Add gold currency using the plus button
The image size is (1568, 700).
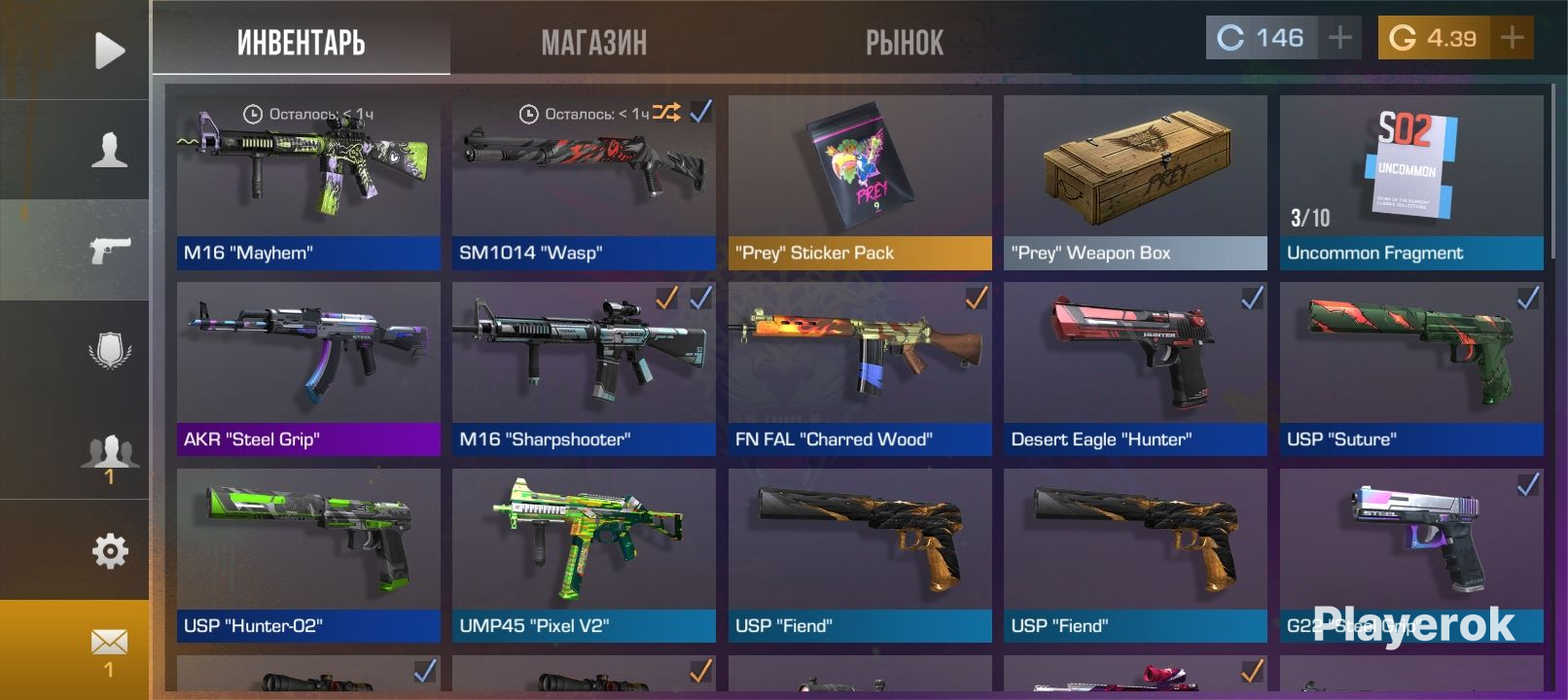click(1512, 38)
